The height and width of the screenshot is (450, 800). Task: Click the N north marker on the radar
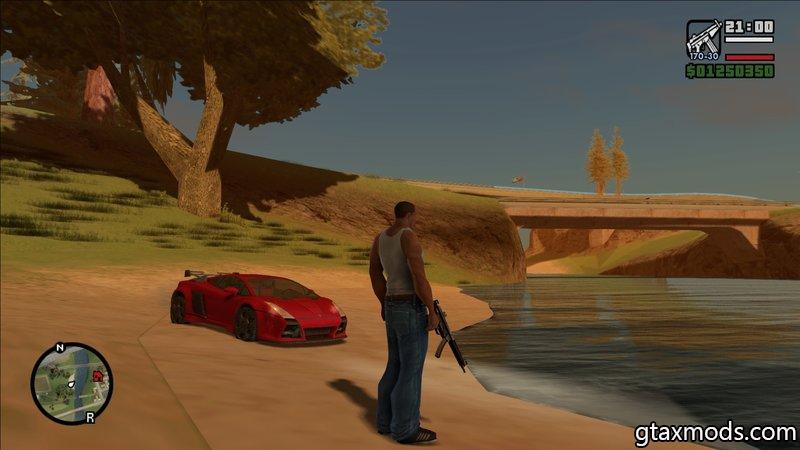point(59,348)
